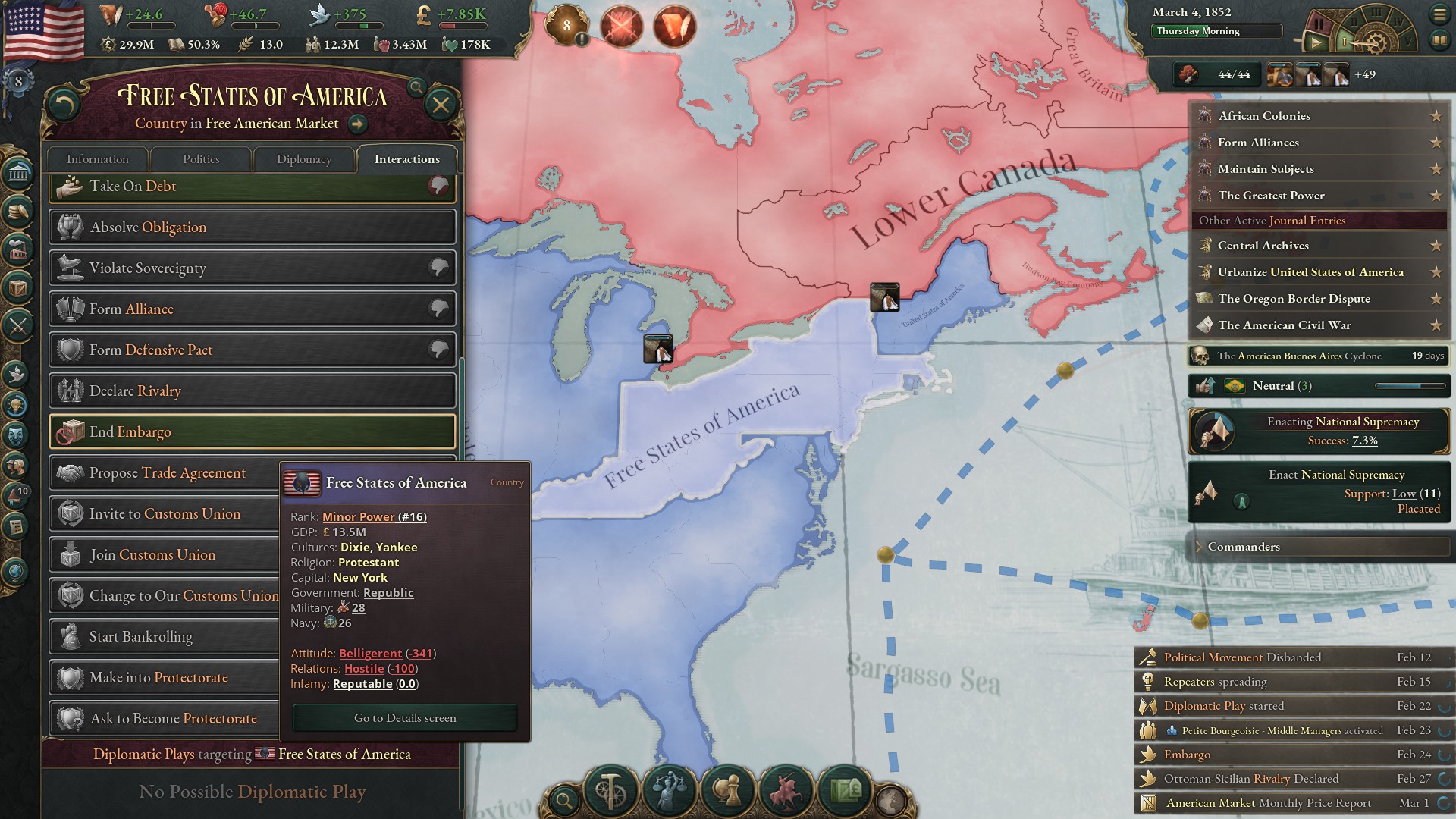Toggle thumbs-down on Violate Sovereignty
Image resolution: width=1456 pixels, height=819 pixels.
[x=438, y=268]
